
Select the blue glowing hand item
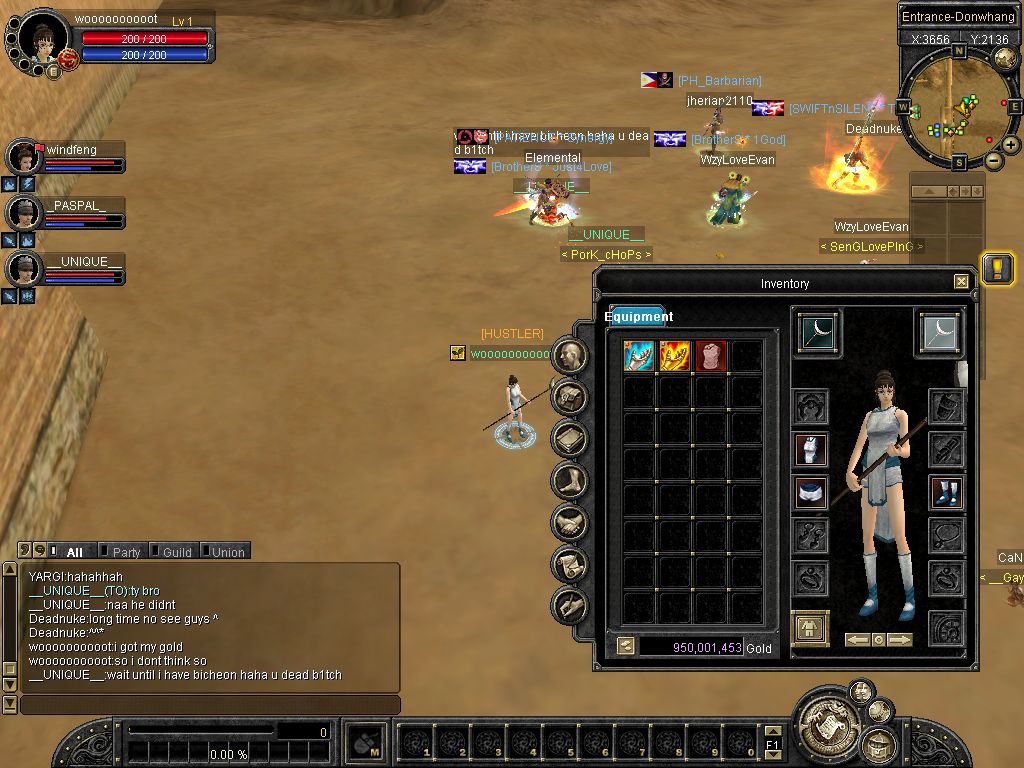[639, 356]
